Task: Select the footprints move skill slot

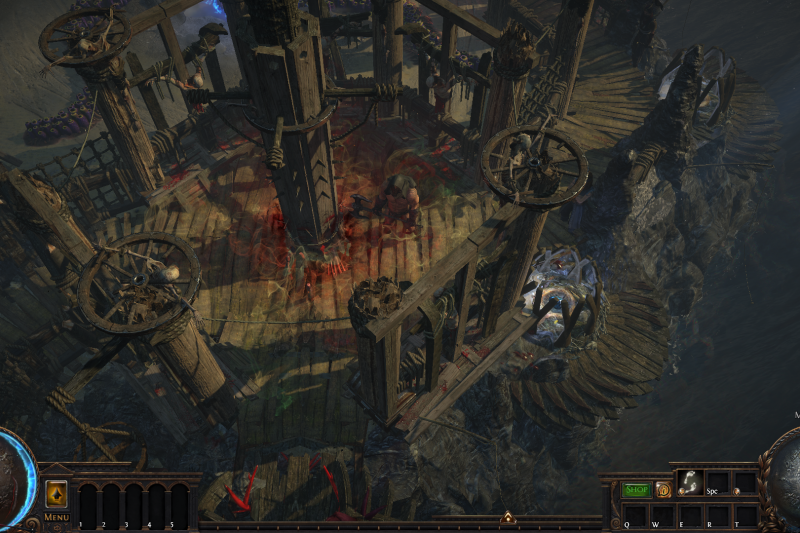Action: click(690, 482)
